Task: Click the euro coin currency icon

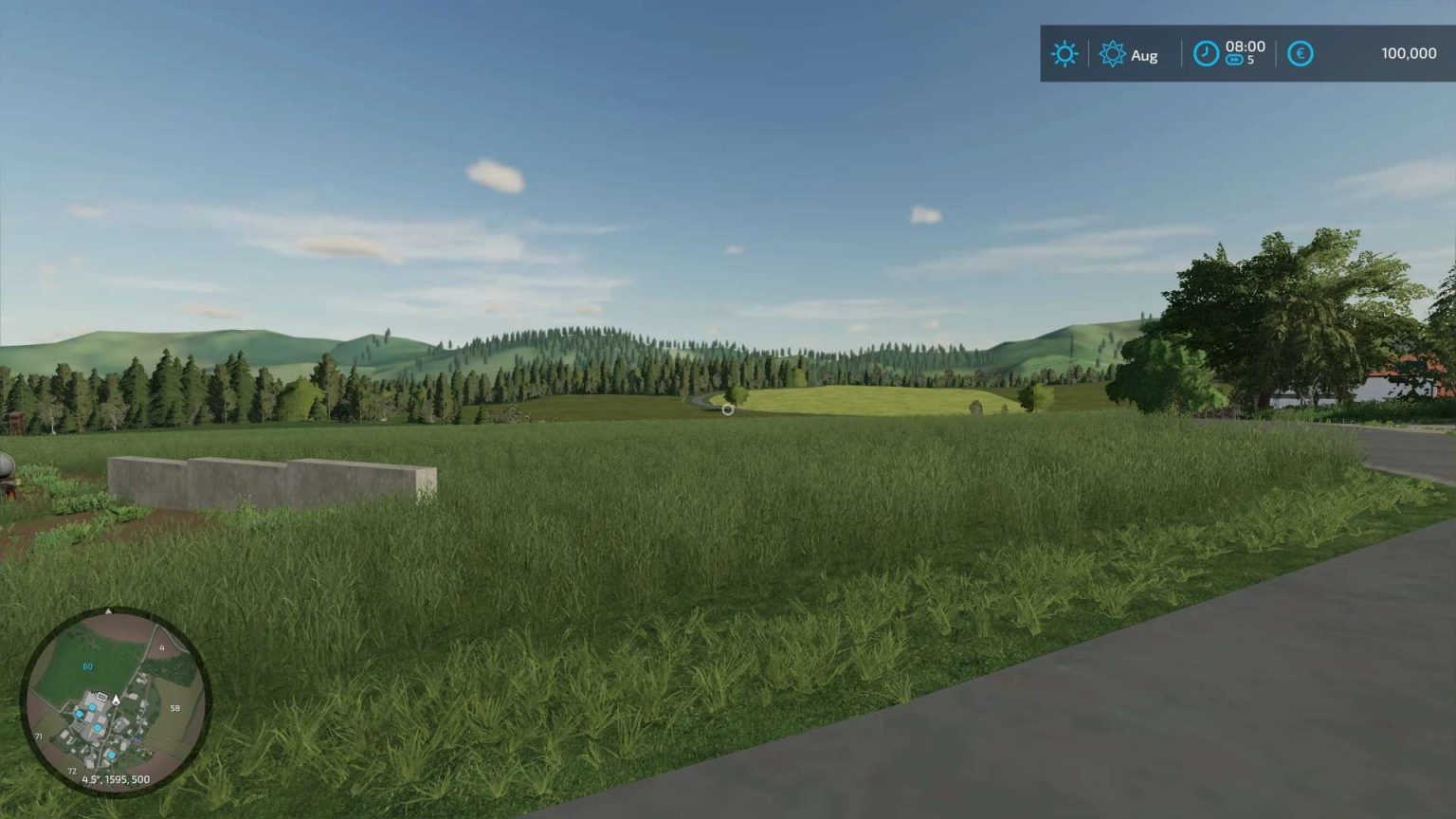Action: [1300, 53]
